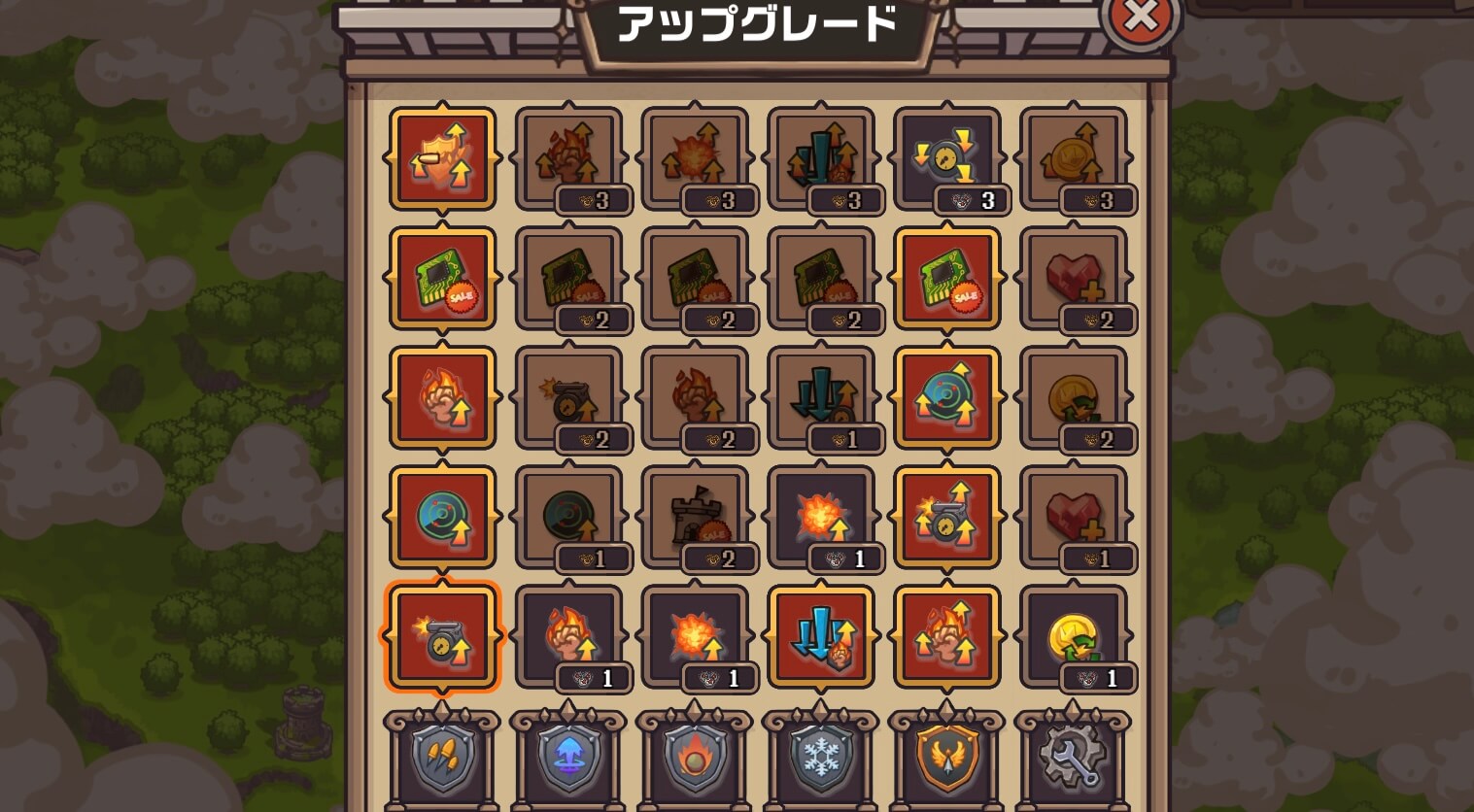
Task: Open the highlighted cannon upgrade
Action: point(442,636)
